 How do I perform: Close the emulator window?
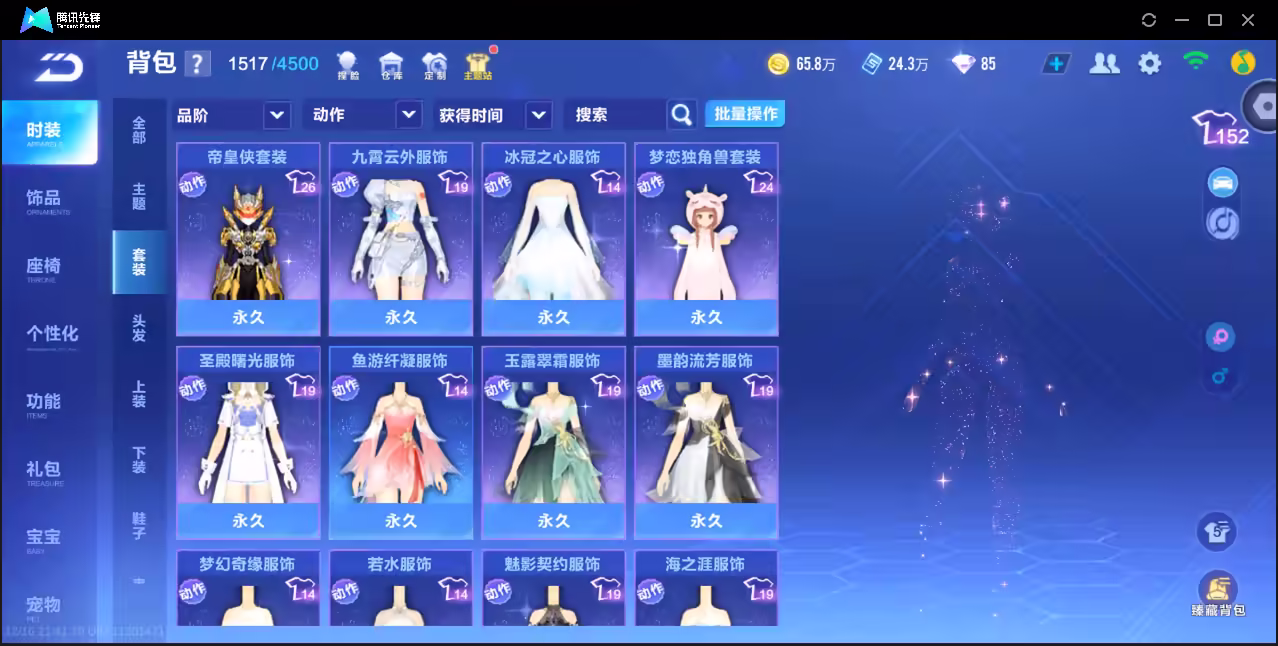(x=1248, y=20)
